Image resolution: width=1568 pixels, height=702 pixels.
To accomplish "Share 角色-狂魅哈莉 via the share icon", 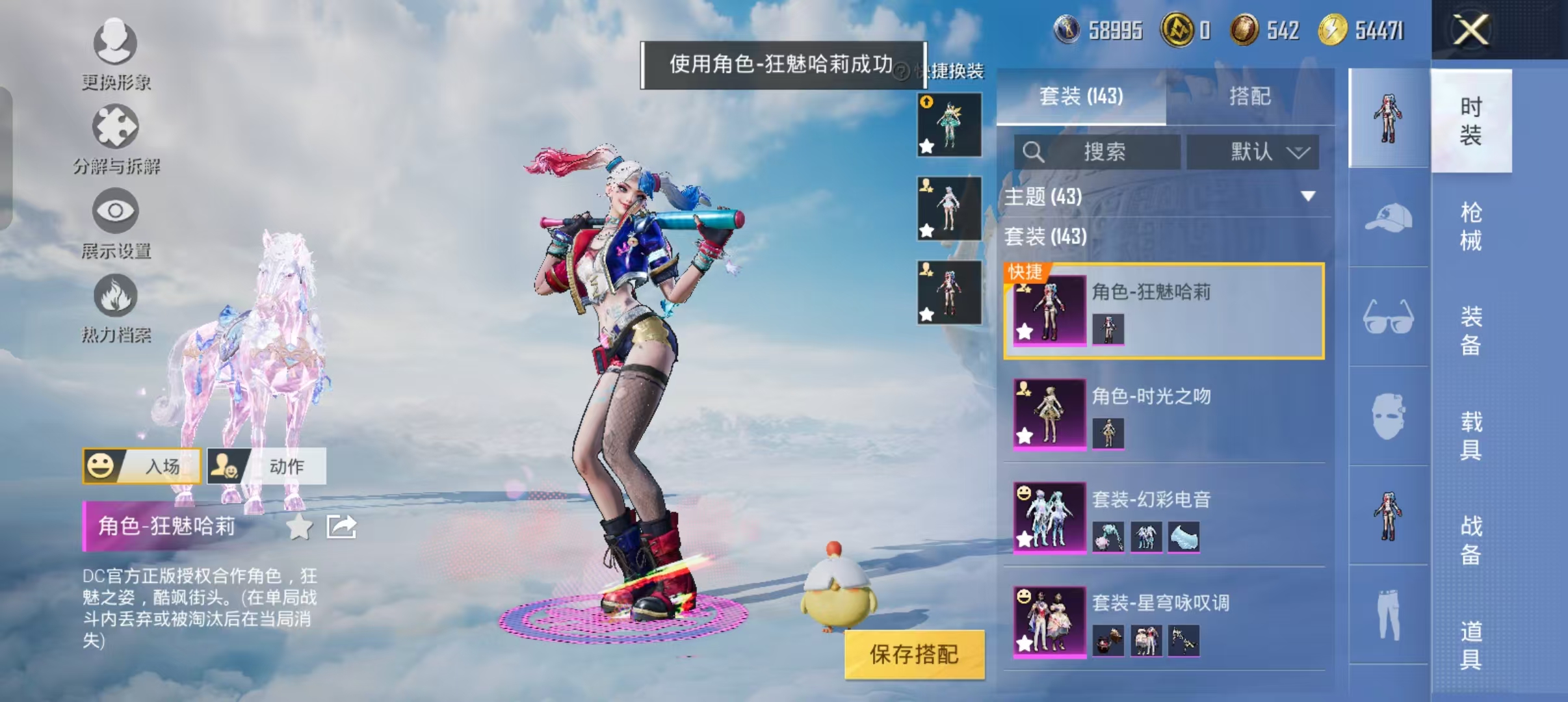I will (341, 527).
